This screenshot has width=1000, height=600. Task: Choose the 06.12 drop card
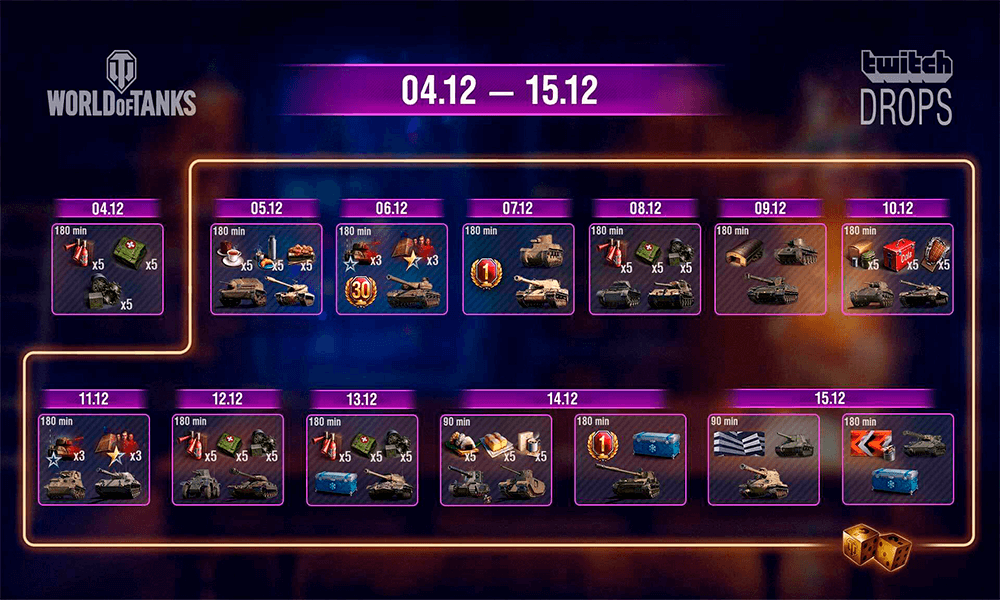(x=391, y=269)
